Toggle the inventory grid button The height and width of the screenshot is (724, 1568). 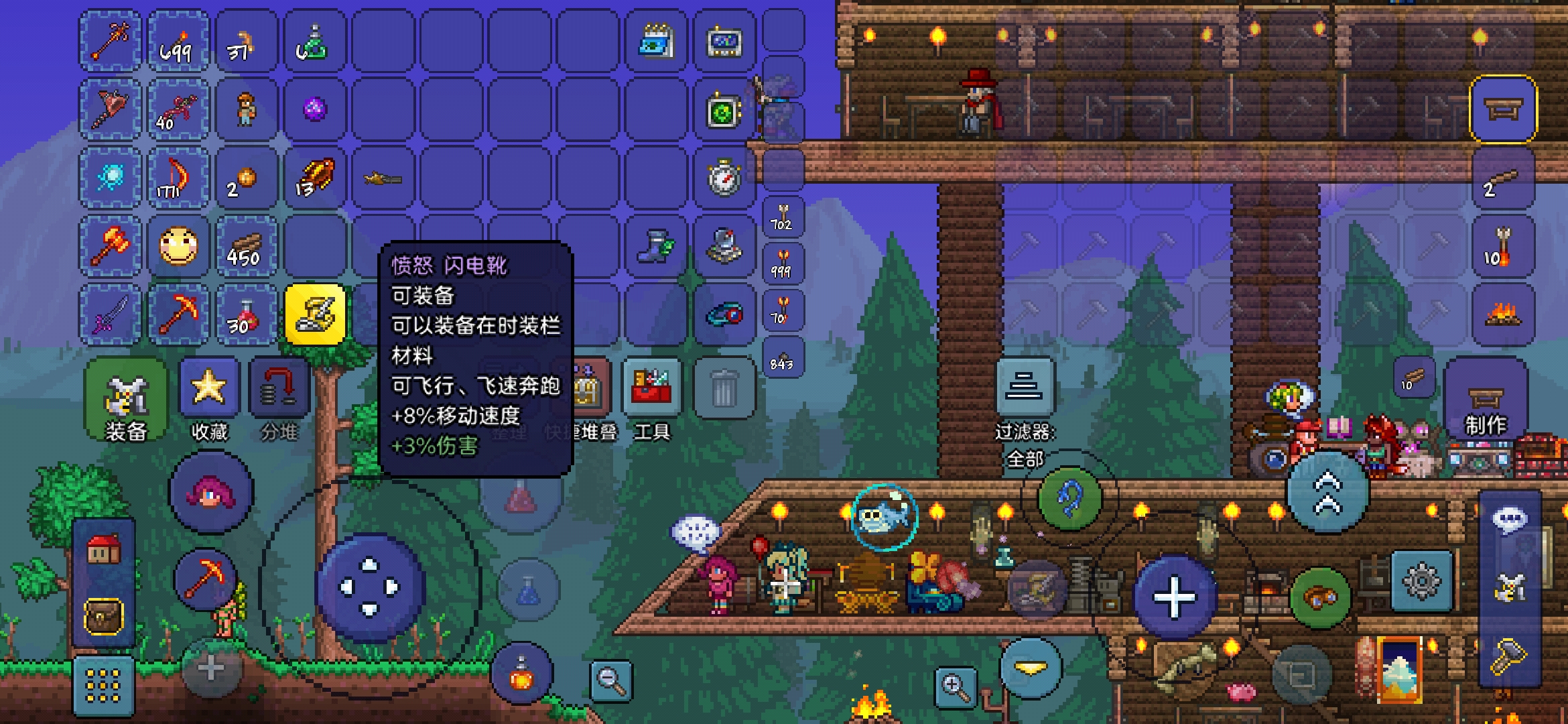(x=104, y=686)
